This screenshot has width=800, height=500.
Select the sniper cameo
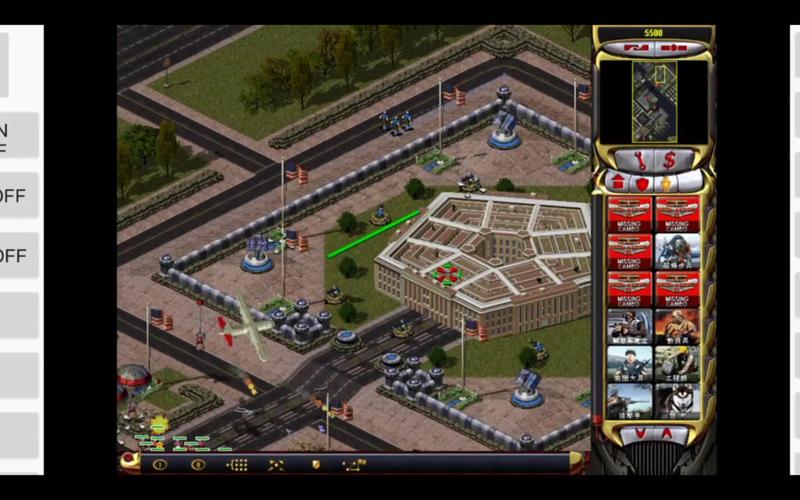[629, 400]
